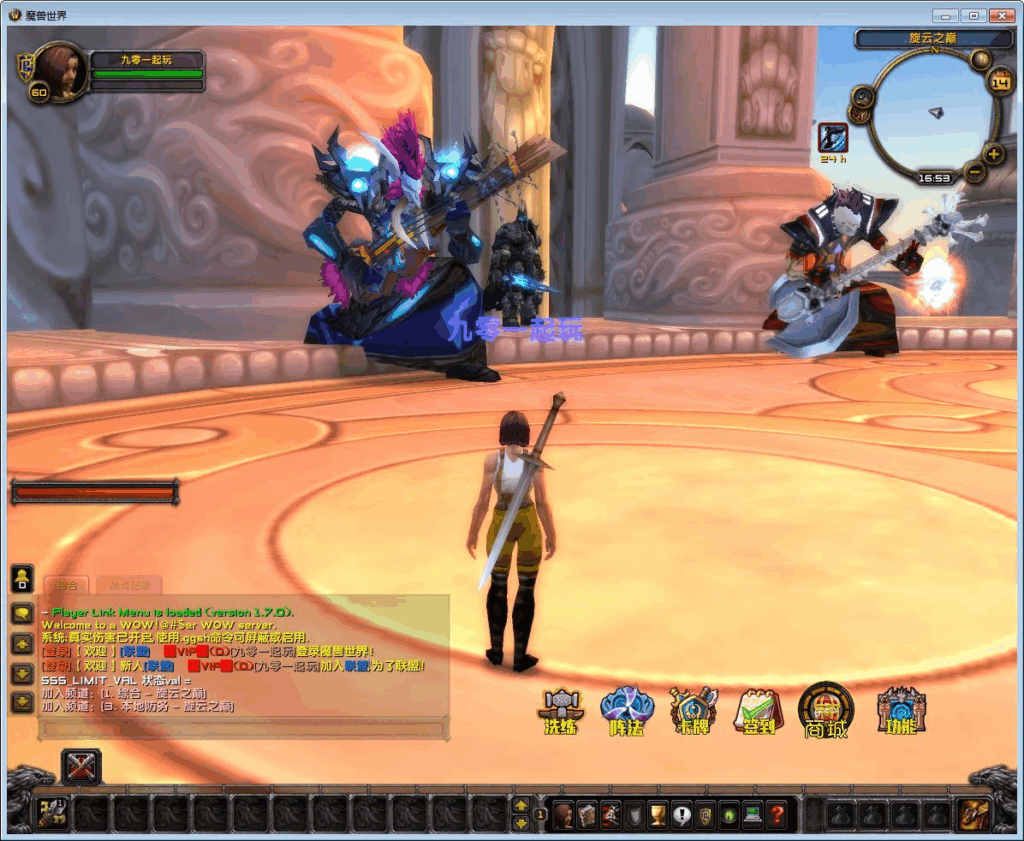The width and height of the screenshot is (1024, 841).
Task: Open the 洗练 feature button
Action: 560,711
